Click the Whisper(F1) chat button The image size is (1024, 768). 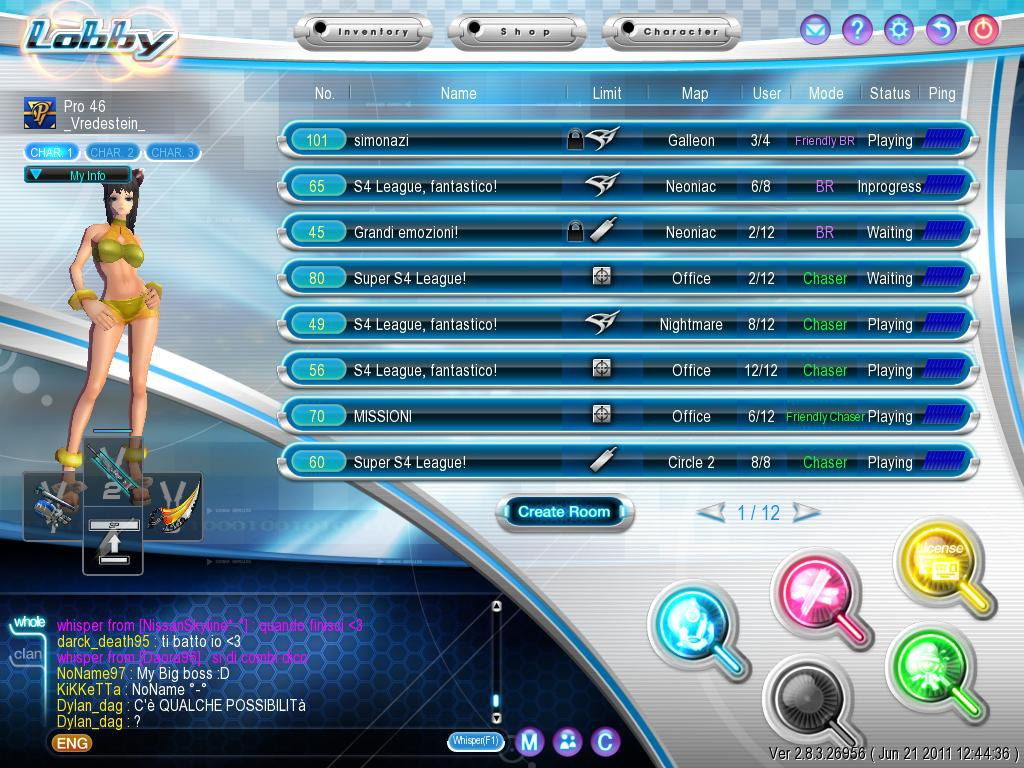[x=475, y=741]
